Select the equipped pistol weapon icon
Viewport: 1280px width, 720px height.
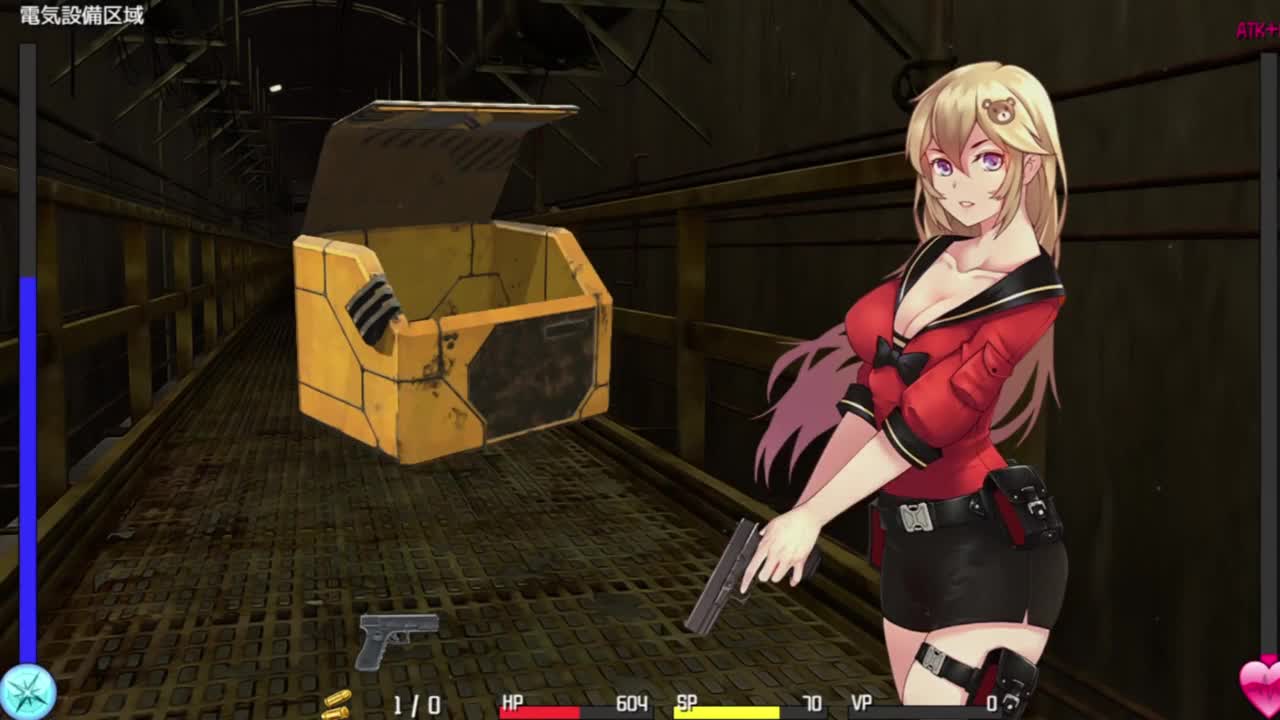(x=397, y=638)
